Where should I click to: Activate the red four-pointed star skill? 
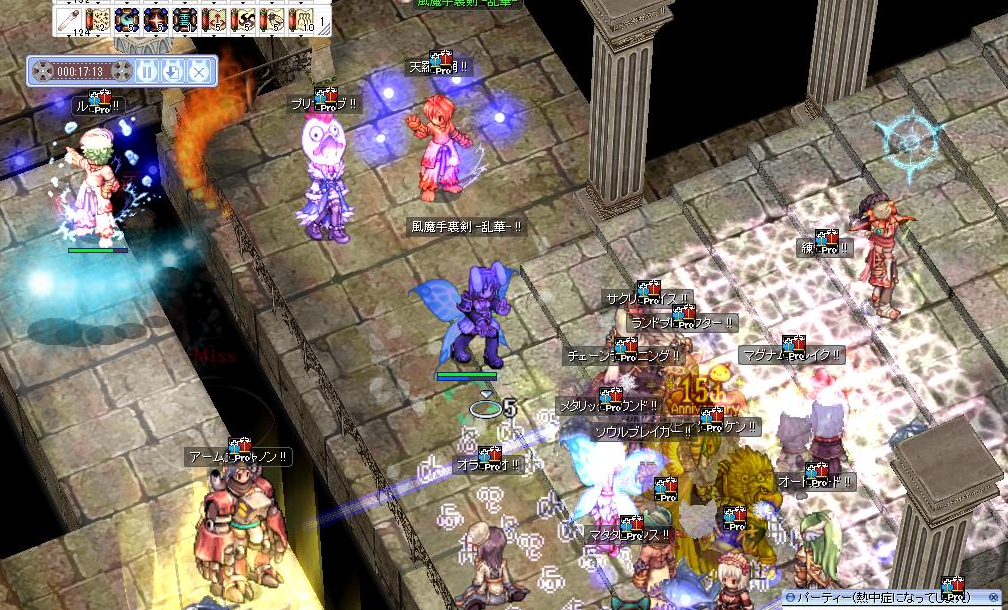(x=156, y=19)
